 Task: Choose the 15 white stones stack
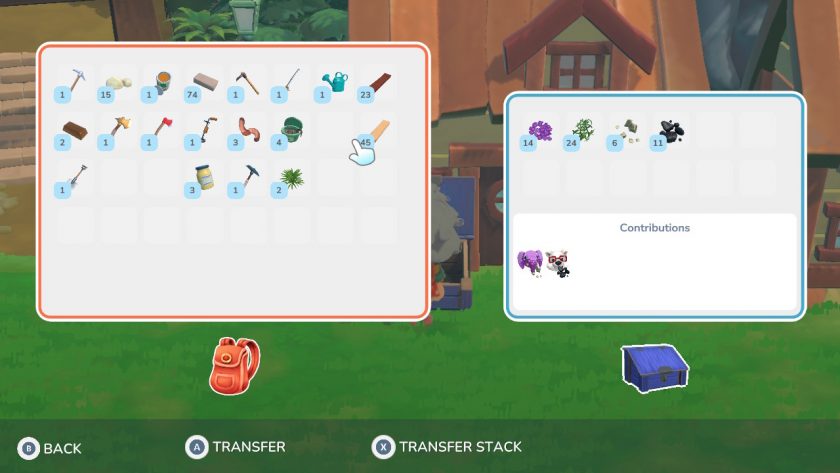tap(118, 83)
